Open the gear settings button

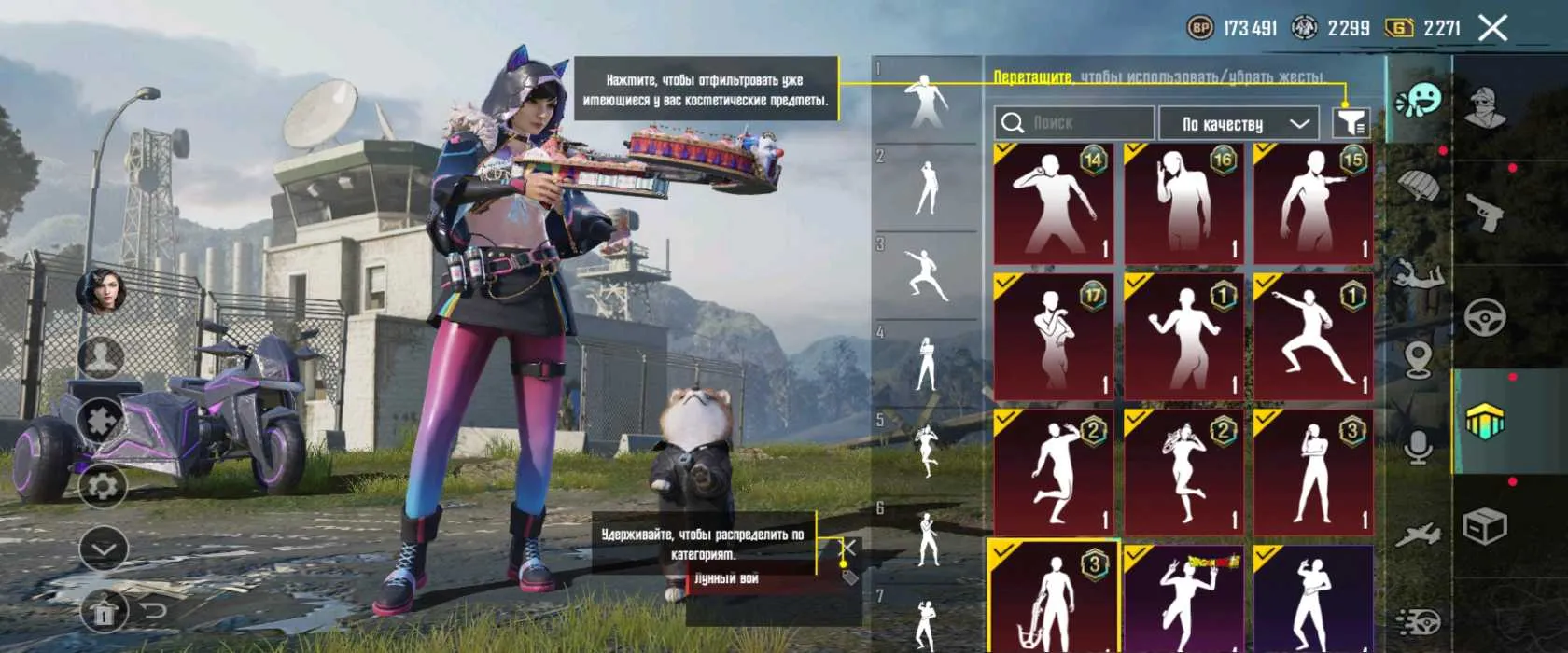click(103, 485)
